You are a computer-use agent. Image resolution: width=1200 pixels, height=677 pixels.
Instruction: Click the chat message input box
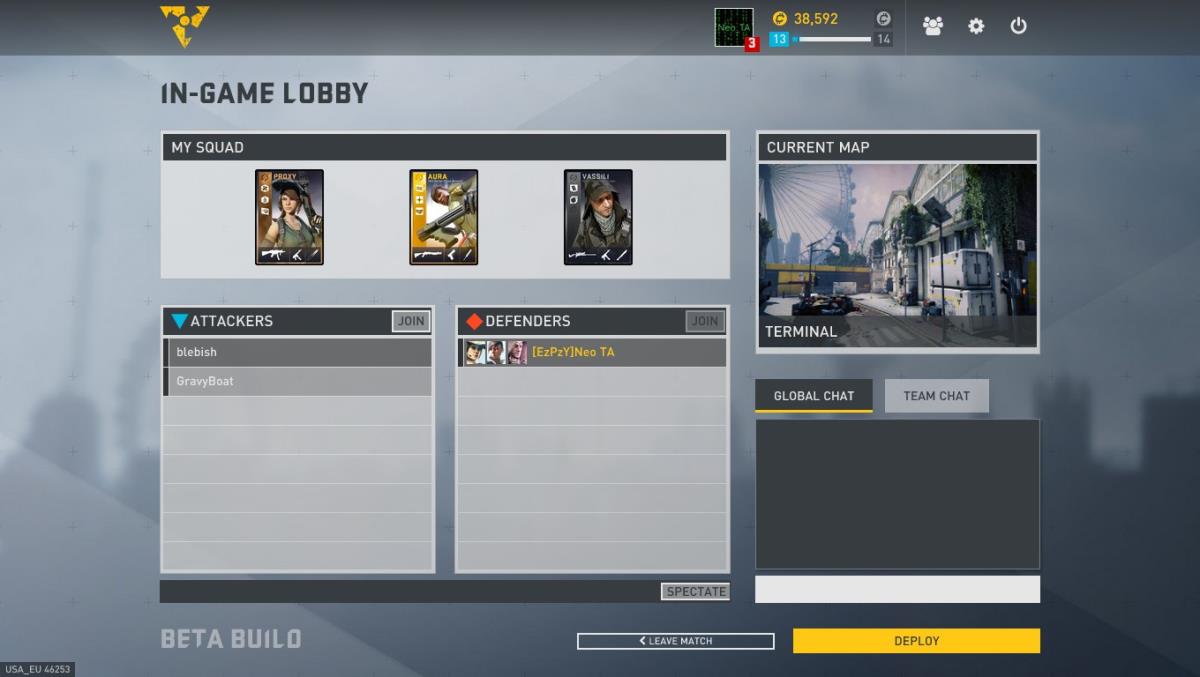click(897, 589)
